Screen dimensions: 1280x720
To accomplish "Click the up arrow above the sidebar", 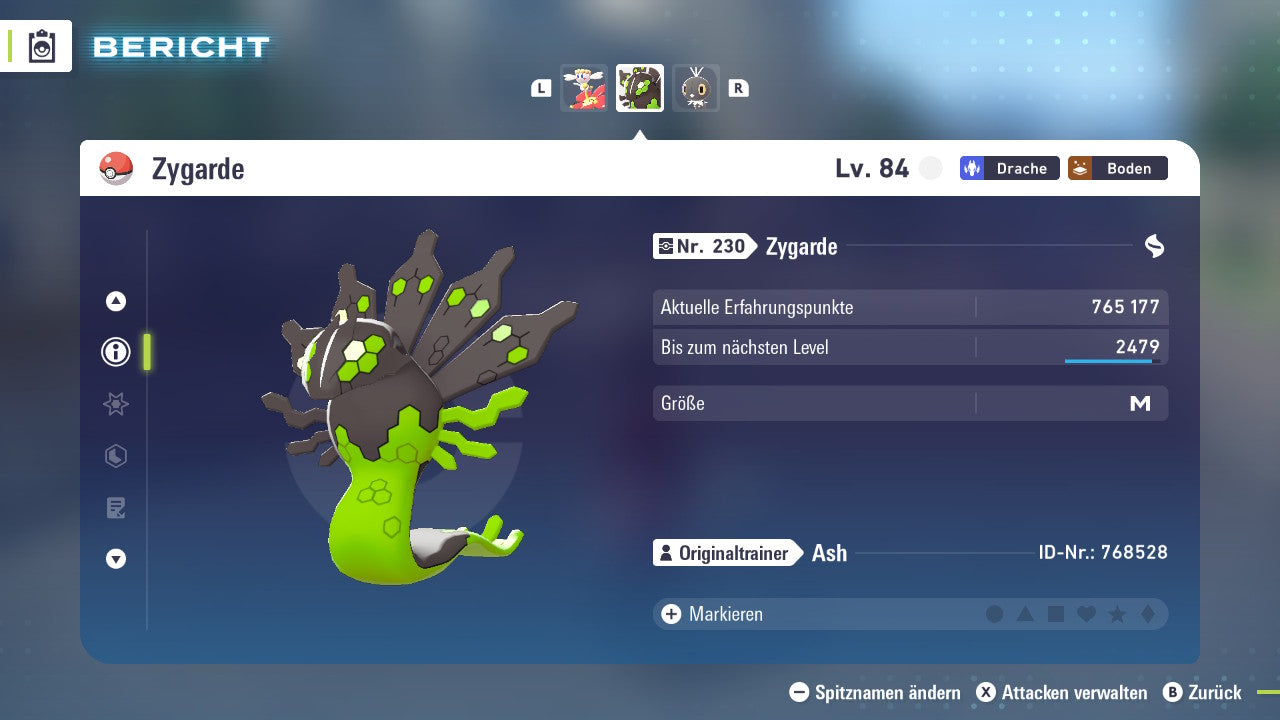I will tap(115, 301).
